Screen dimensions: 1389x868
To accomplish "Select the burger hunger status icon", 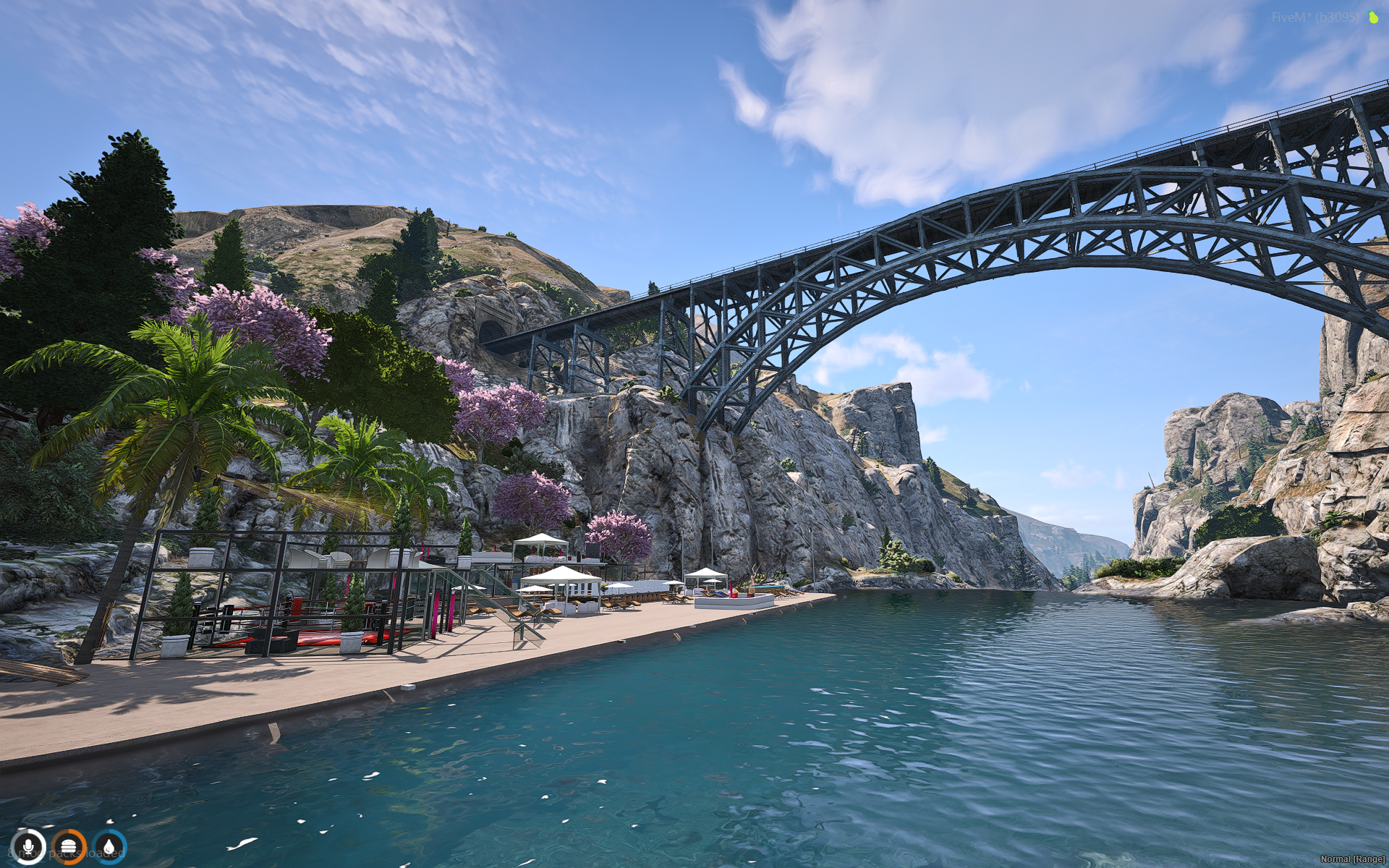I will (69, 846).
